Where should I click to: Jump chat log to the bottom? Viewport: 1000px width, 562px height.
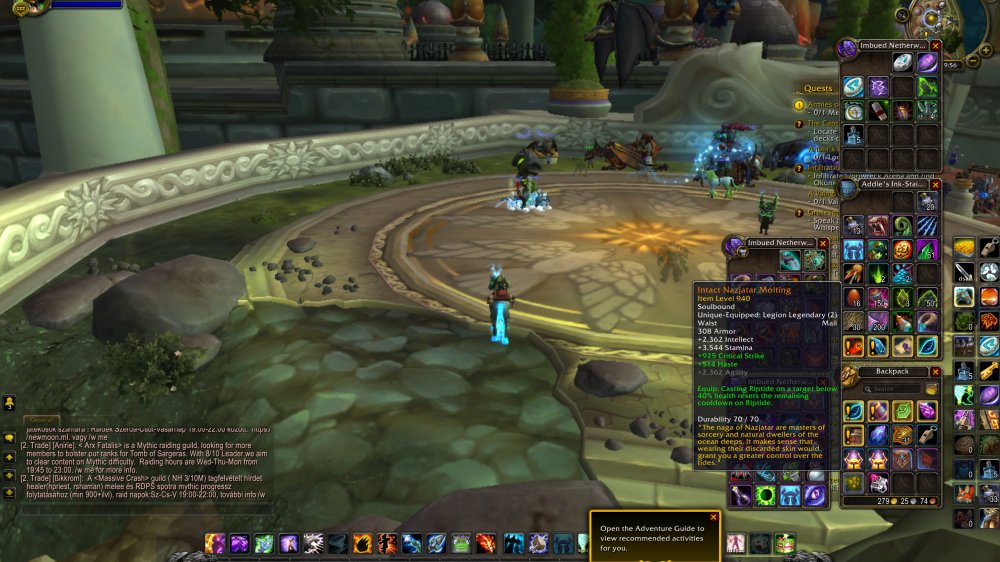click(9, 493)
